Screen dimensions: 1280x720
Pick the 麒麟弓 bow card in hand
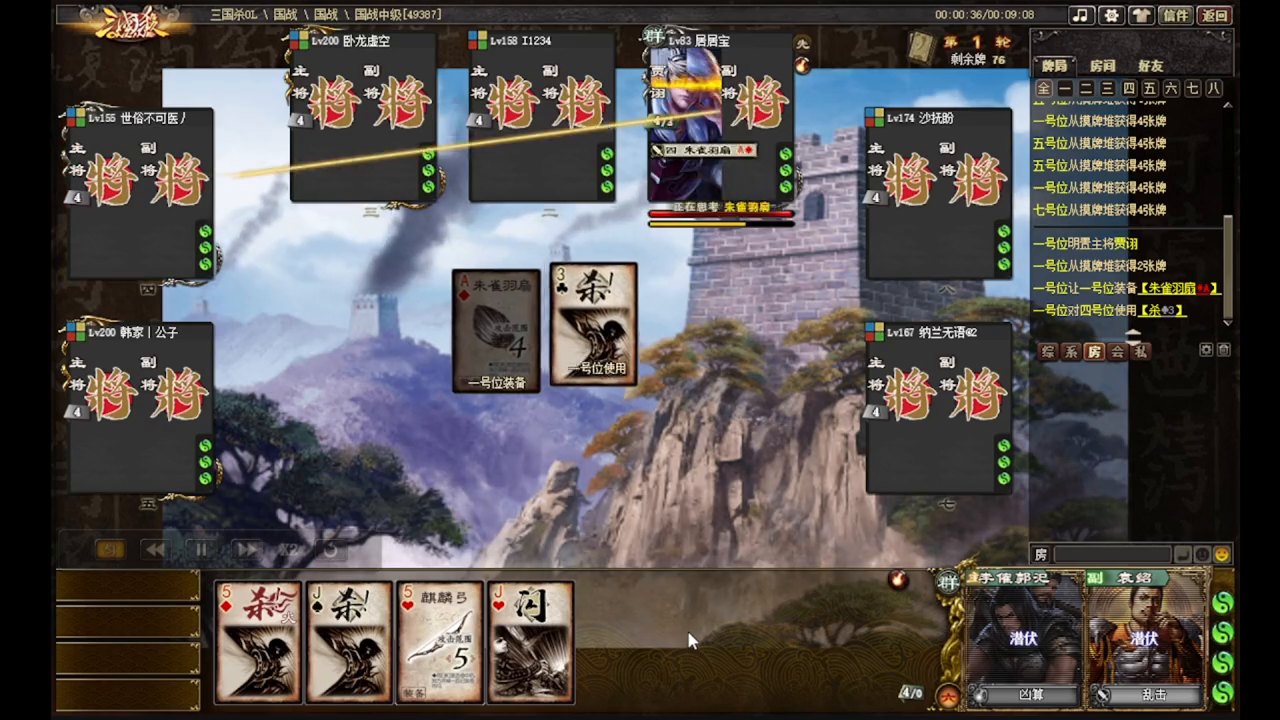click(440, 642)
